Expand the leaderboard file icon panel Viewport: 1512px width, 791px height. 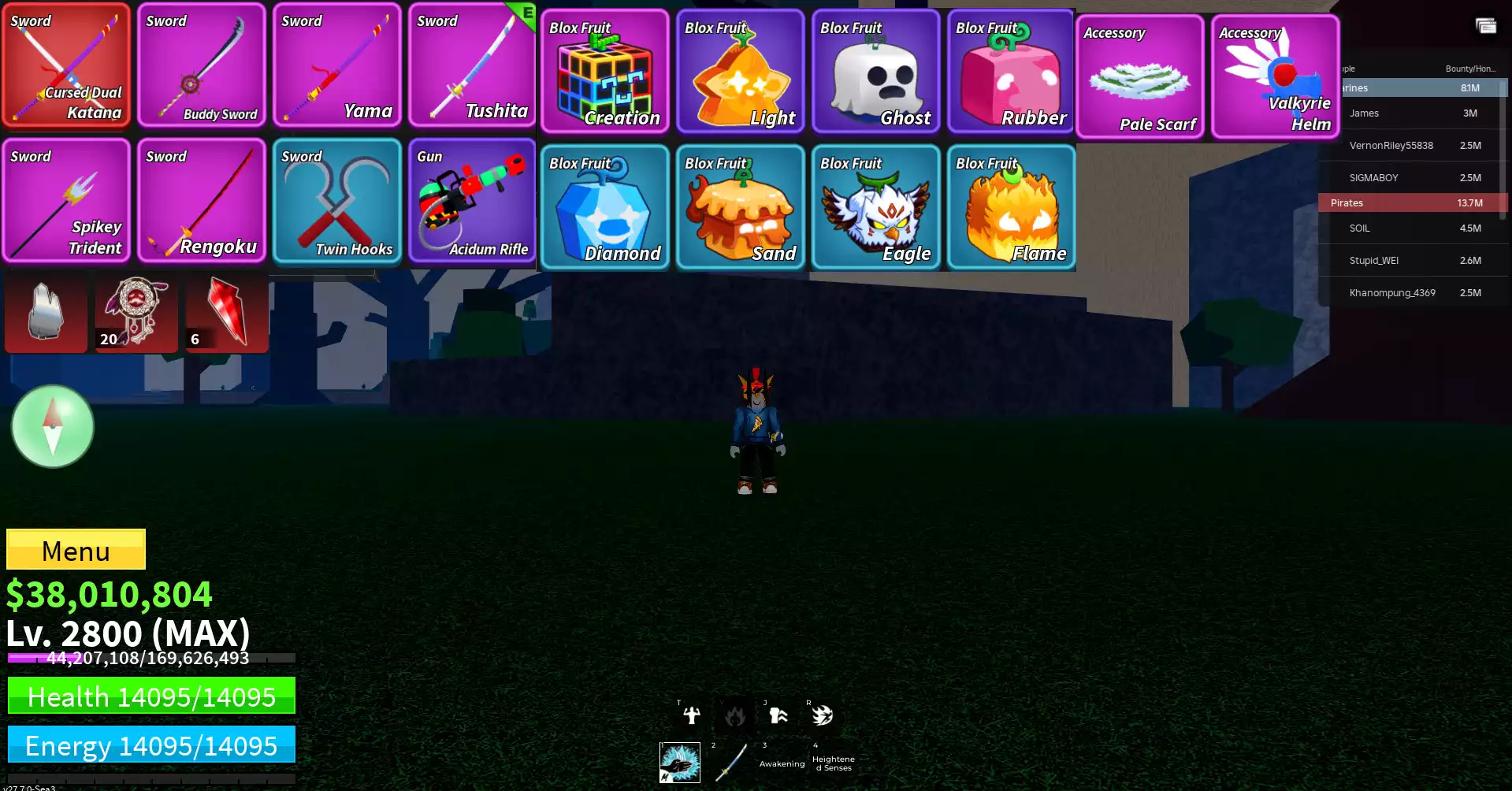(x=1484, y=26)
